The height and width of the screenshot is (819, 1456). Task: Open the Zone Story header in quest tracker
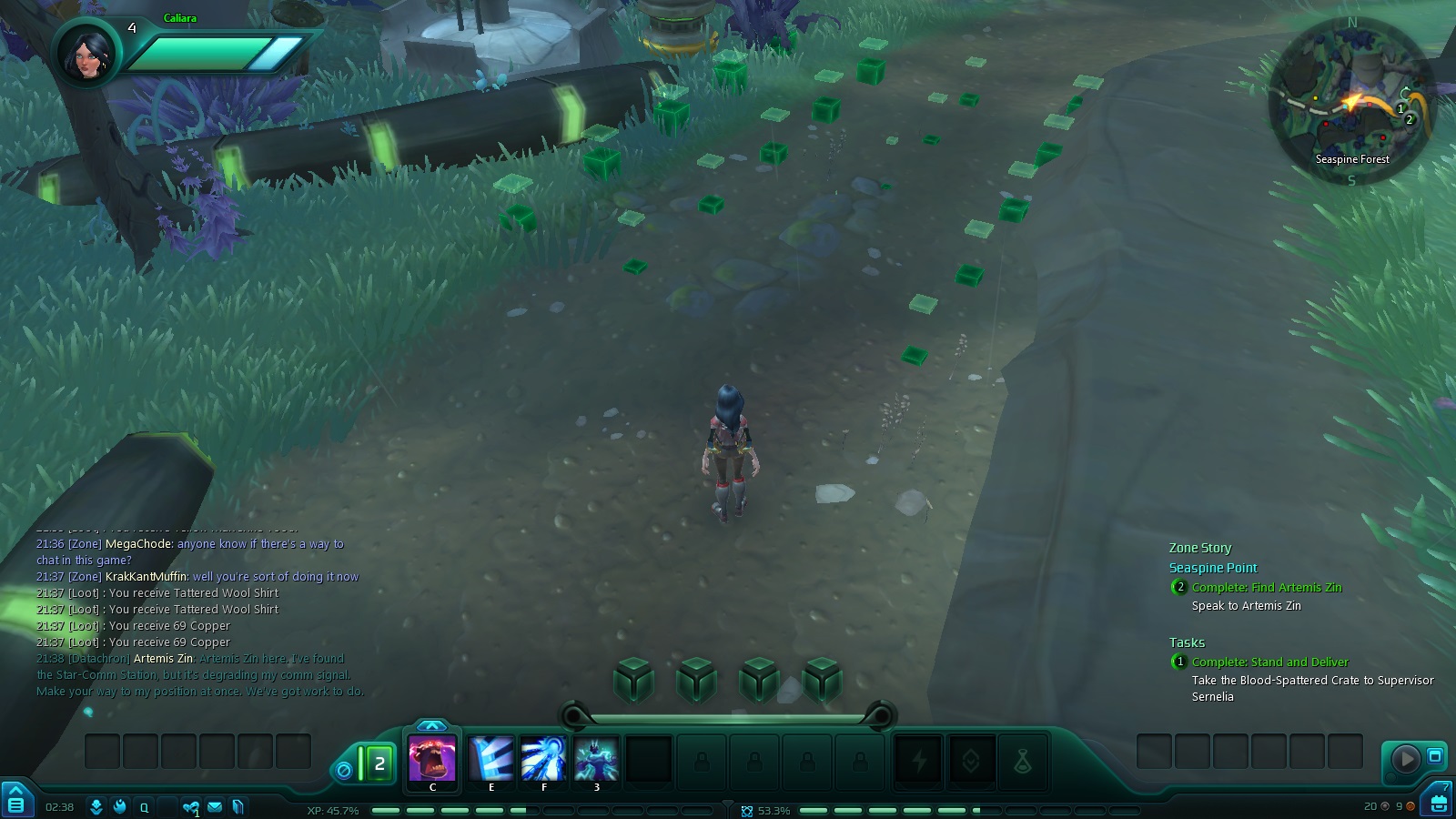click(1199, 548)
